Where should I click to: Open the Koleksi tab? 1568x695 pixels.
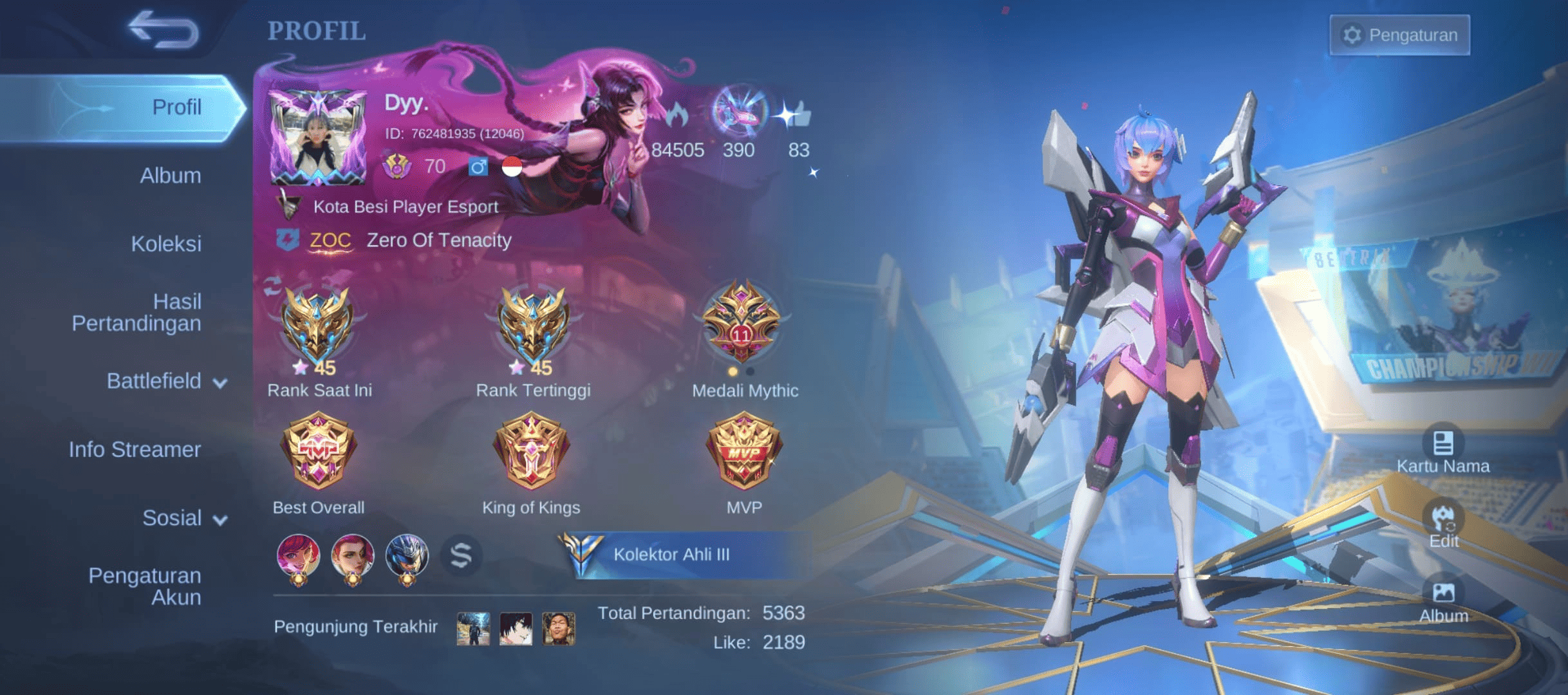tap(166, 244)
